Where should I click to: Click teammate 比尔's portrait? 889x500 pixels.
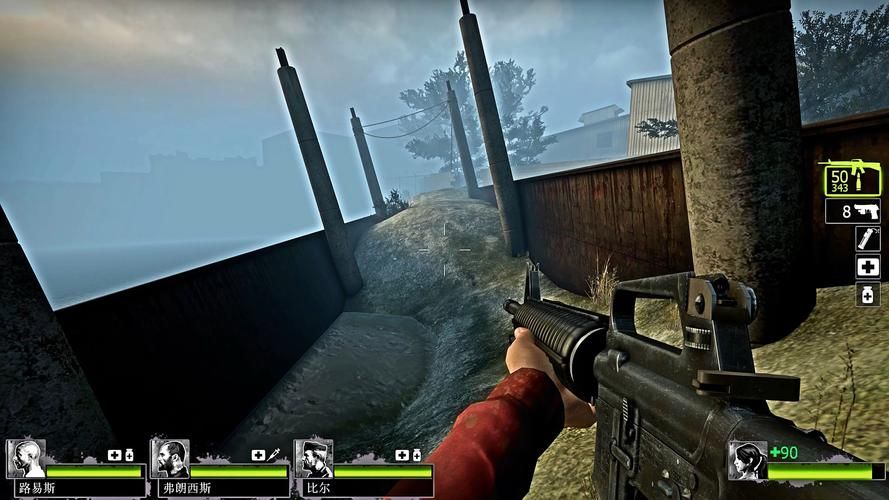point(313,459)
